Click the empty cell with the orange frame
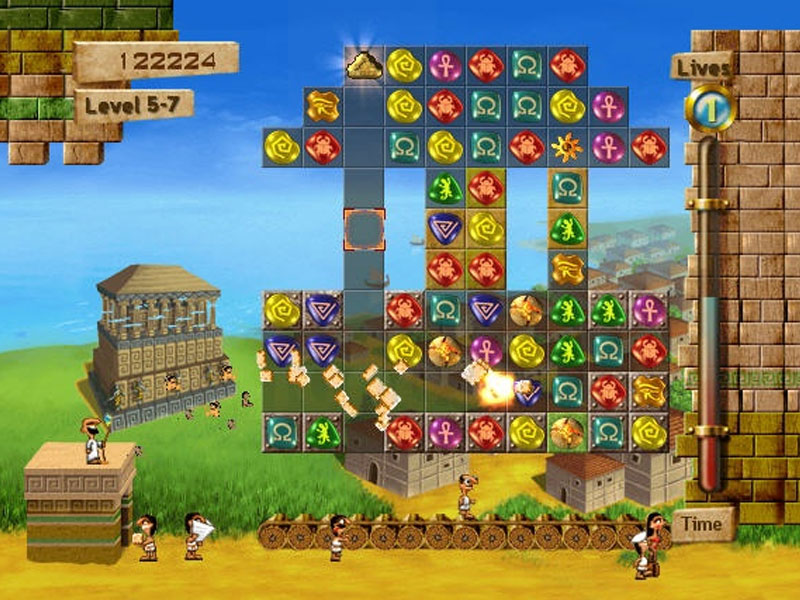 [364, 229]
